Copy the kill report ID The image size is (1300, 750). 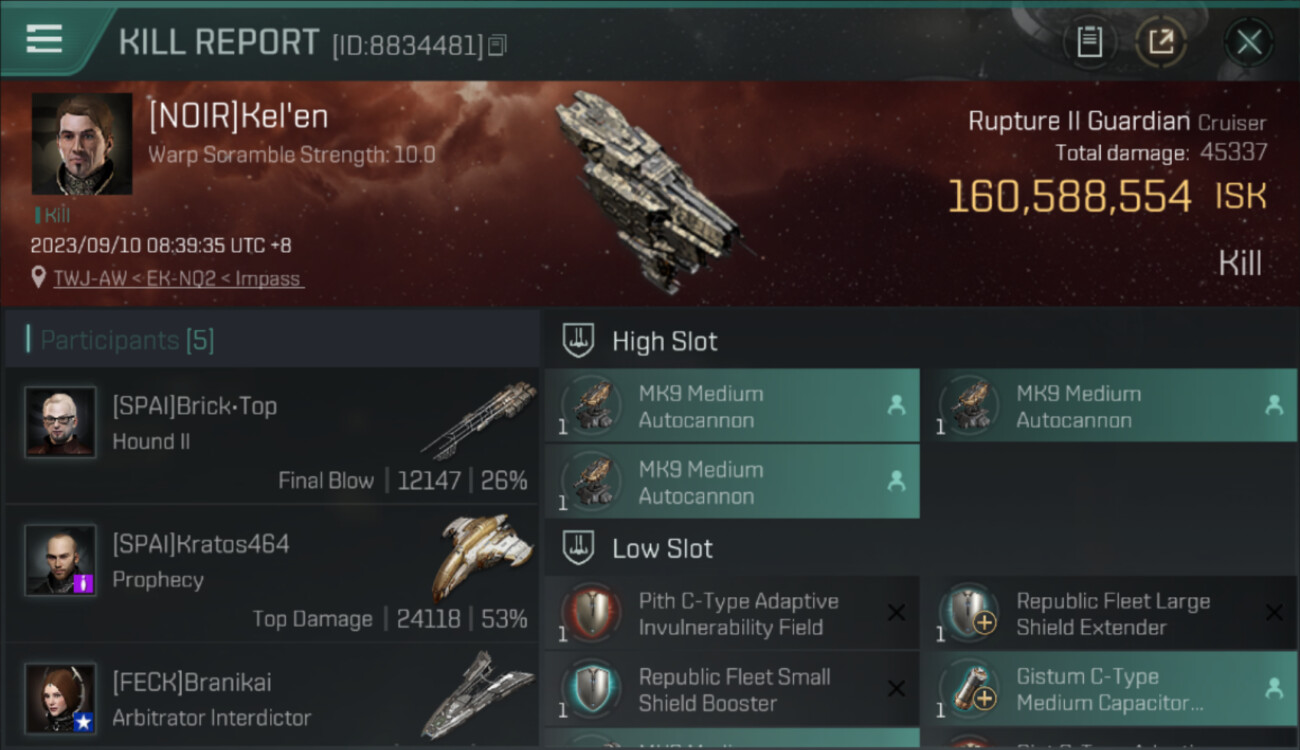[x=498, y=45]
